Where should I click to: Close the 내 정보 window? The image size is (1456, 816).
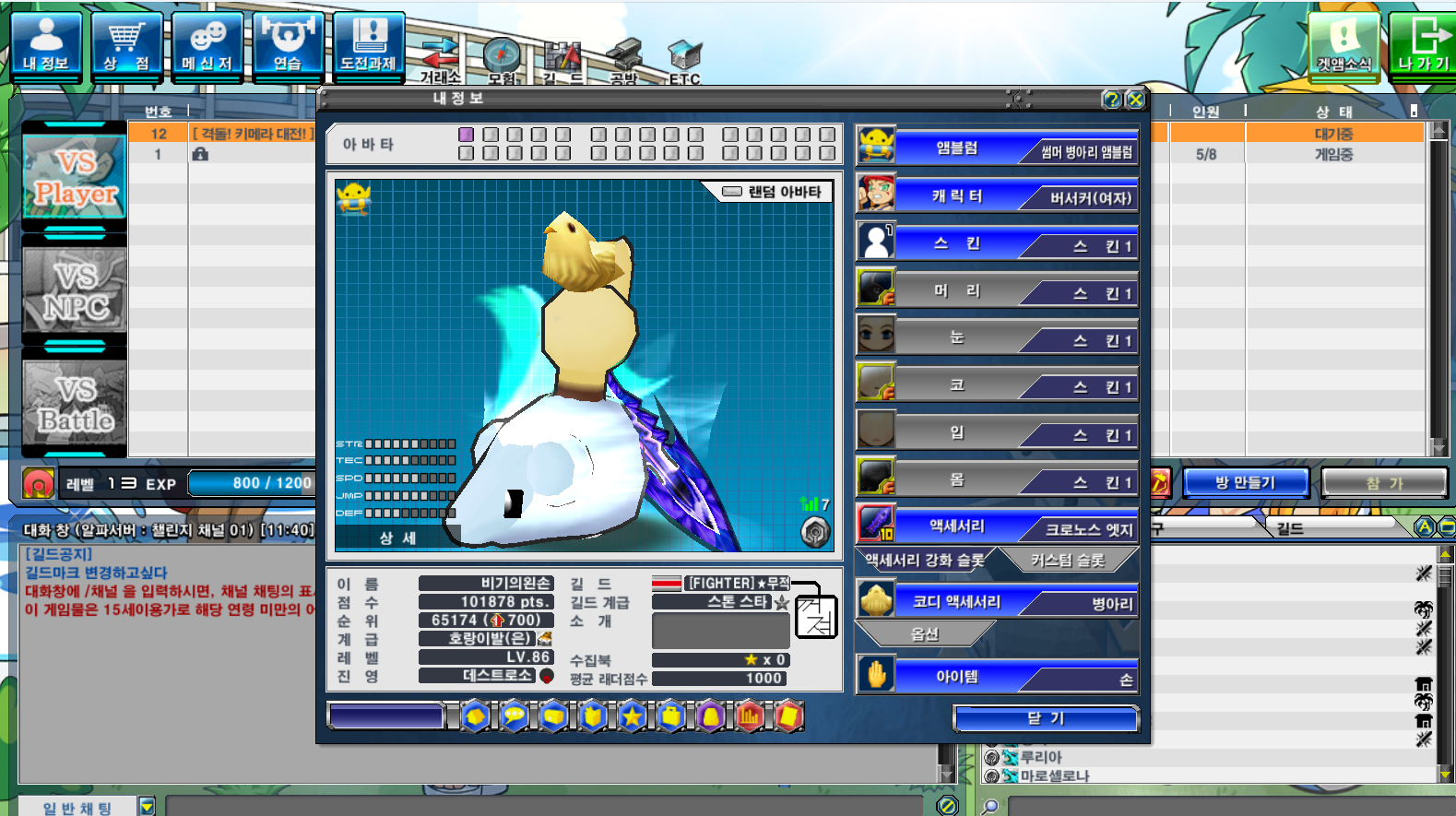click(1136, 100)
